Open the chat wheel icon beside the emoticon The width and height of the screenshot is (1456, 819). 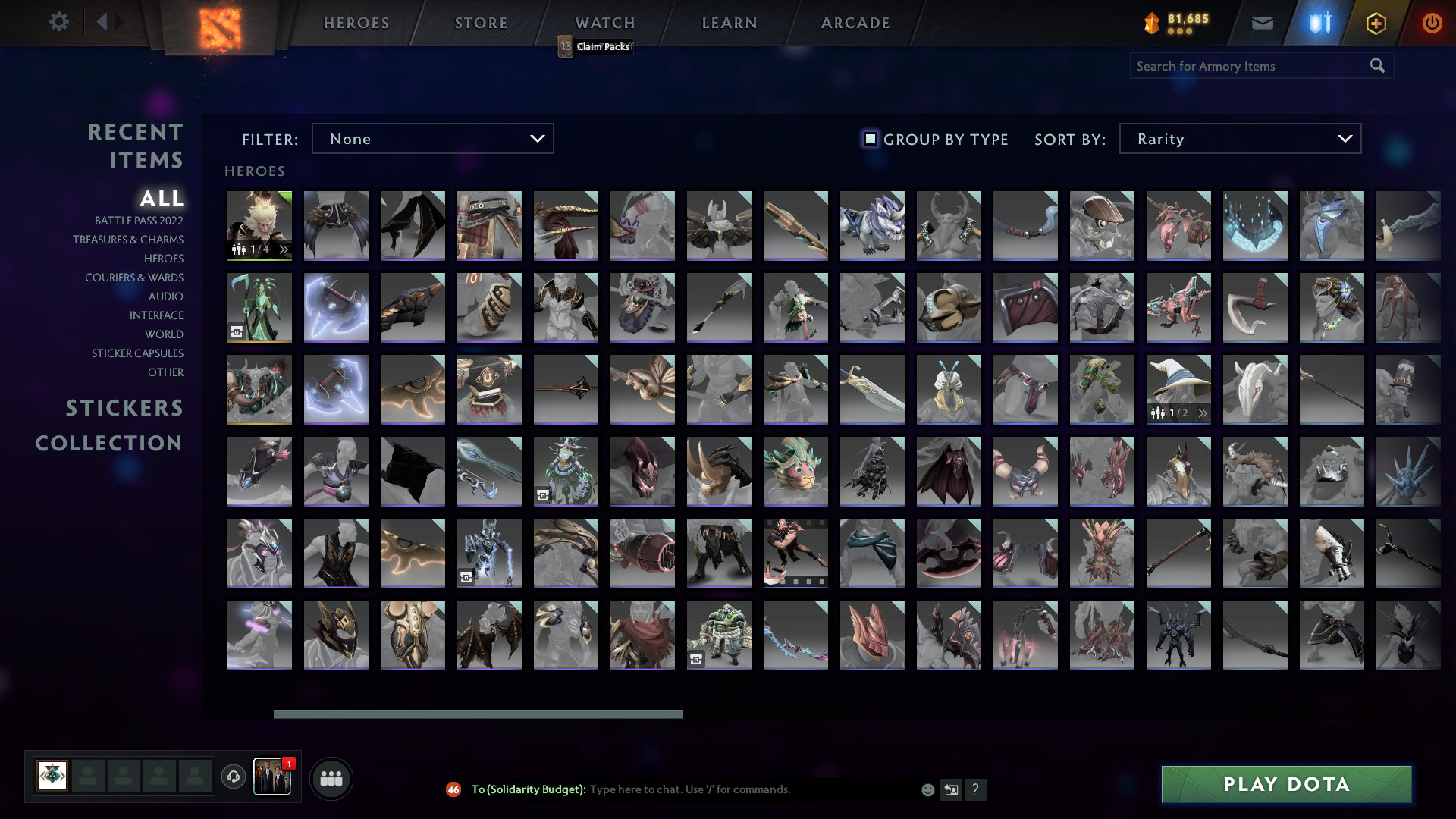[951, 789]
